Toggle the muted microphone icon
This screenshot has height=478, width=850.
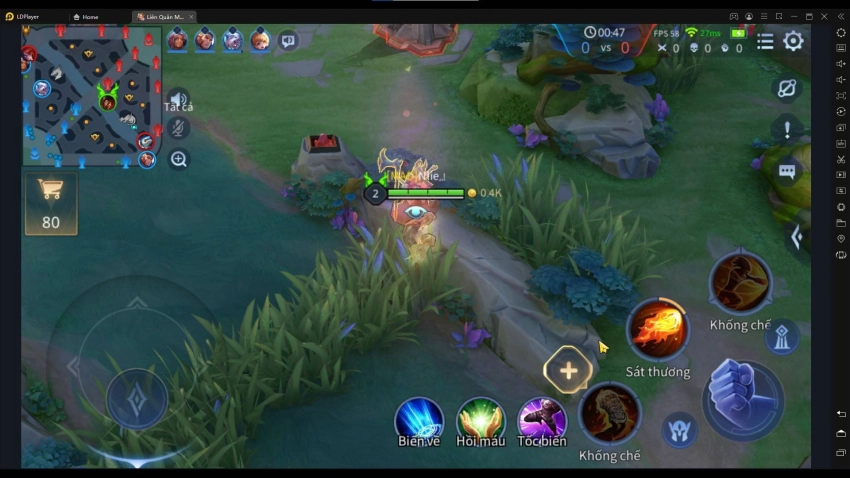178,128
